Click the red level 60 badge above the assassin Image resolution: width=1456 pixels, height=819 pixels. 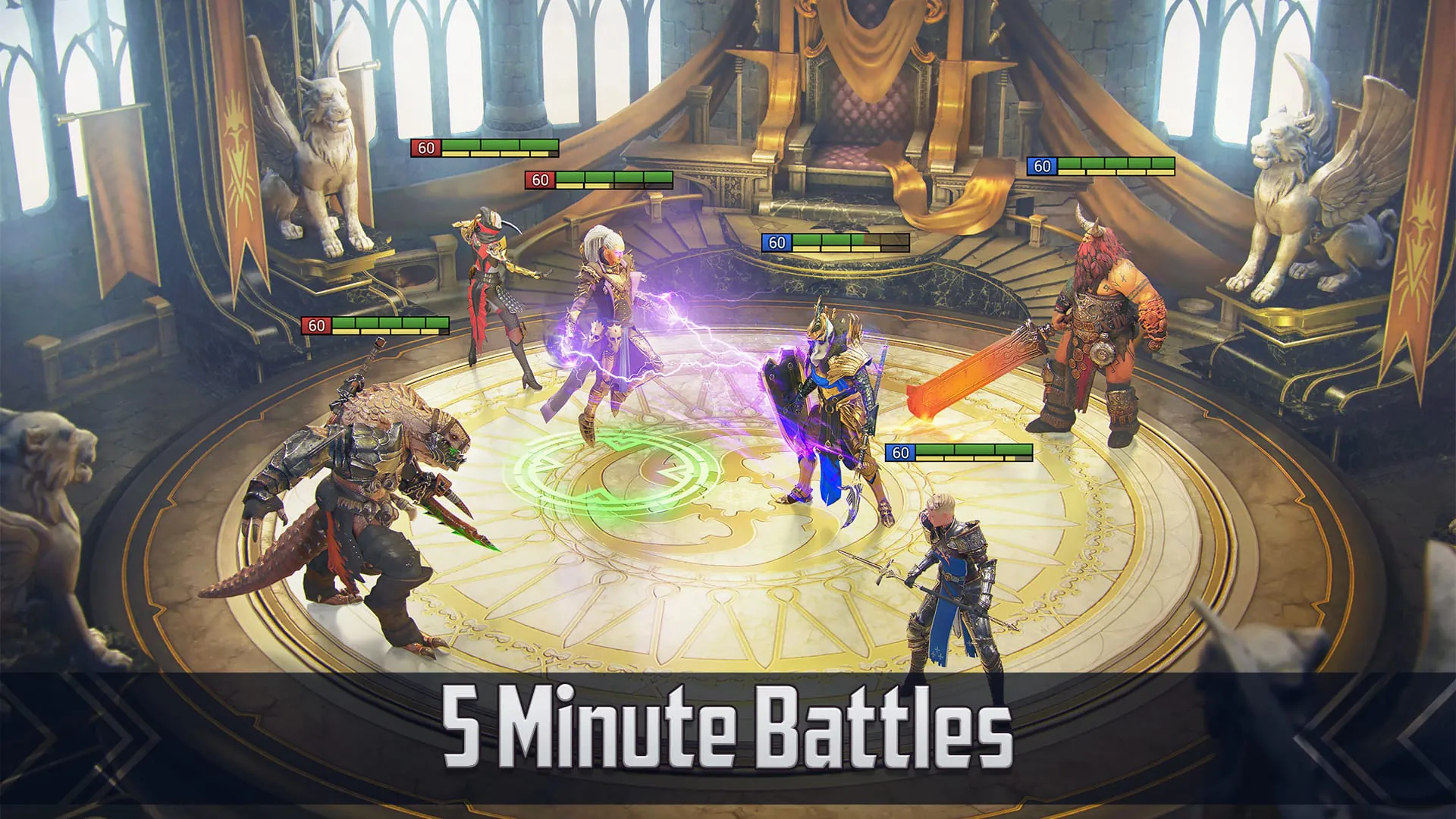click(426, 147)
